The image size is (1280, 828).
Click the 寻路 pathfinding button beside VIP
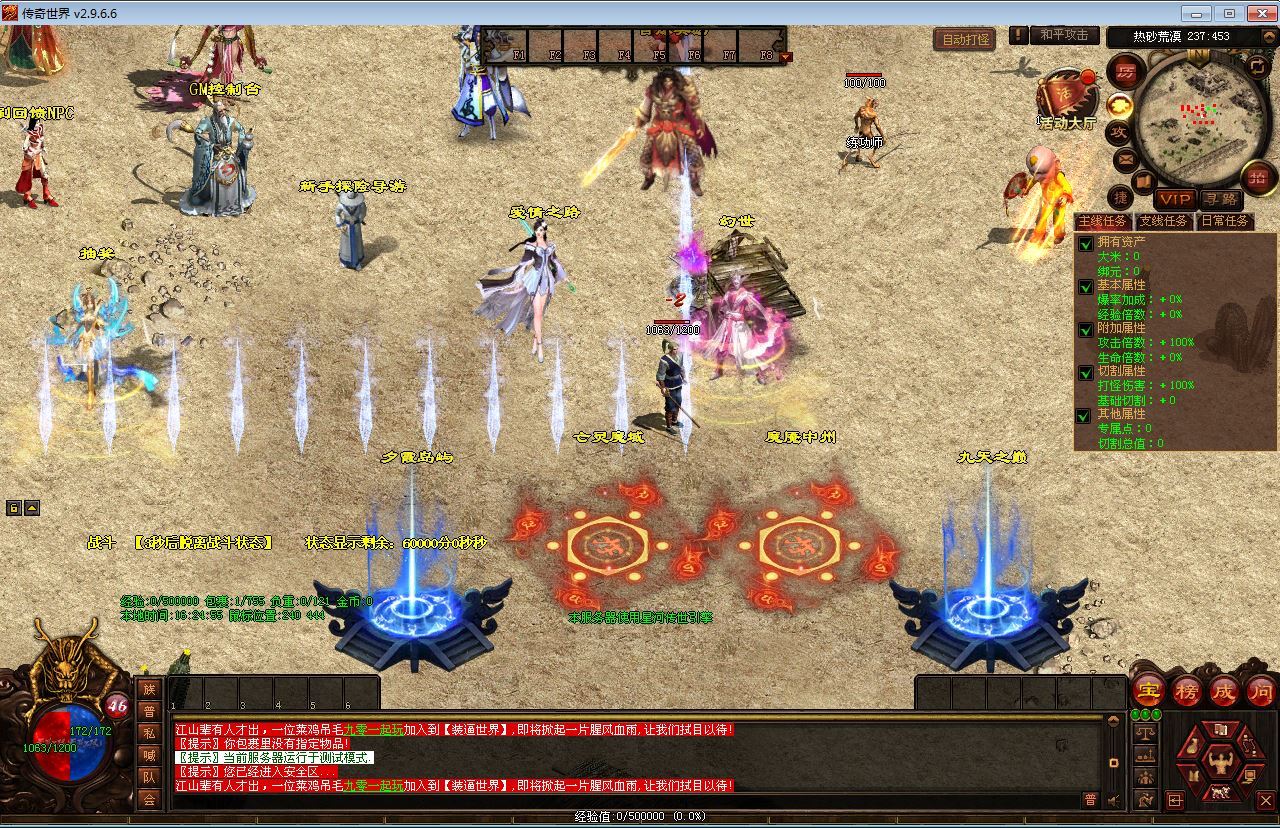(1222, 198)
